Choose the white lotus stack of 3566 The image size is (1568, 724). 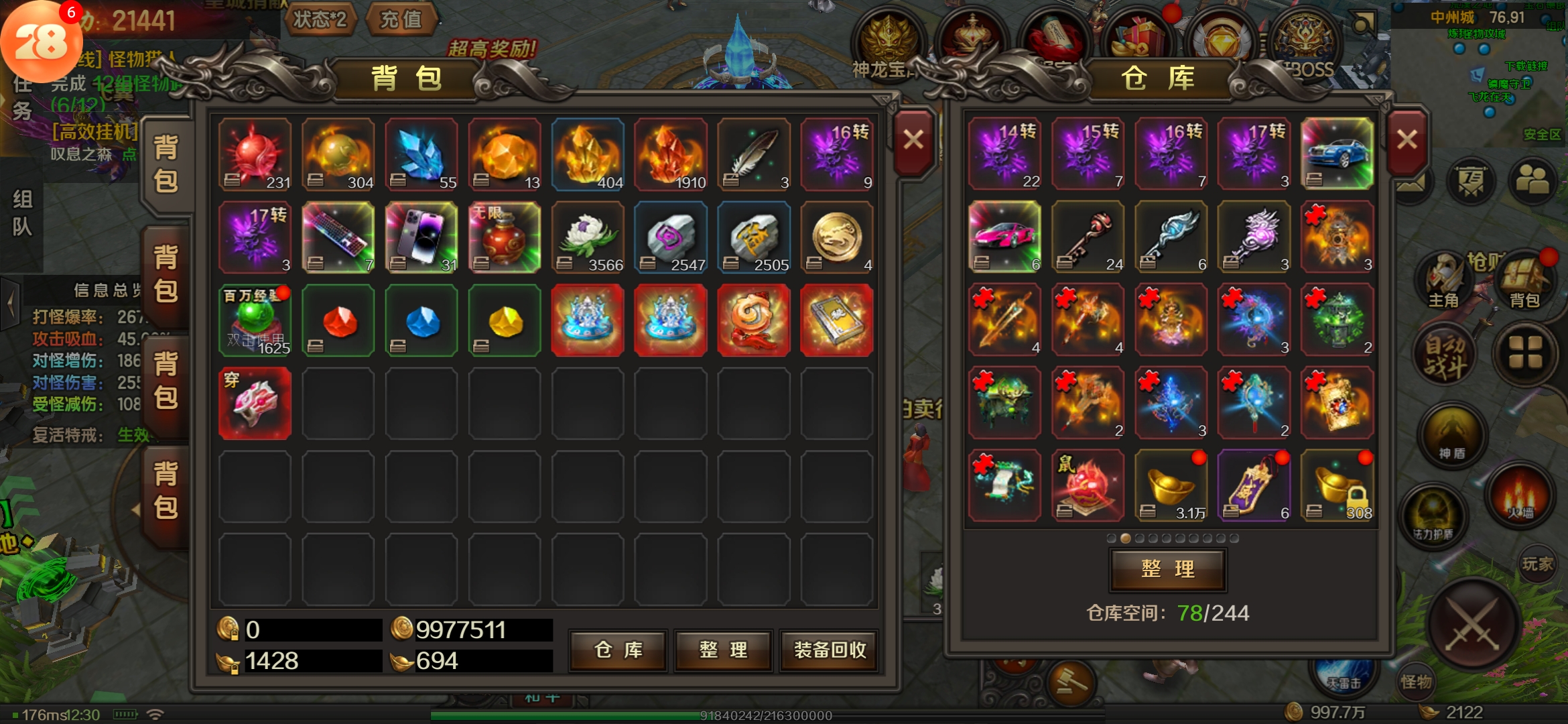tap(588, 237)
